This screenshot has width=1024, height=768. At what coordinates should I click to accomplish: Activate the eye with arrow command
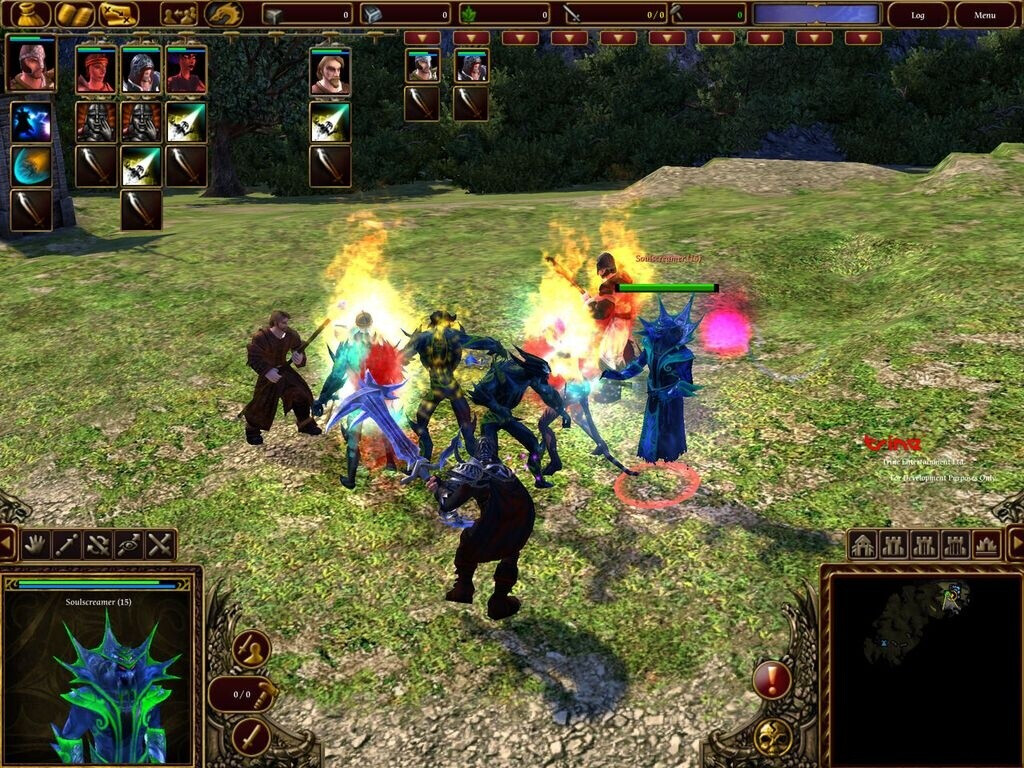coord(129,545)
